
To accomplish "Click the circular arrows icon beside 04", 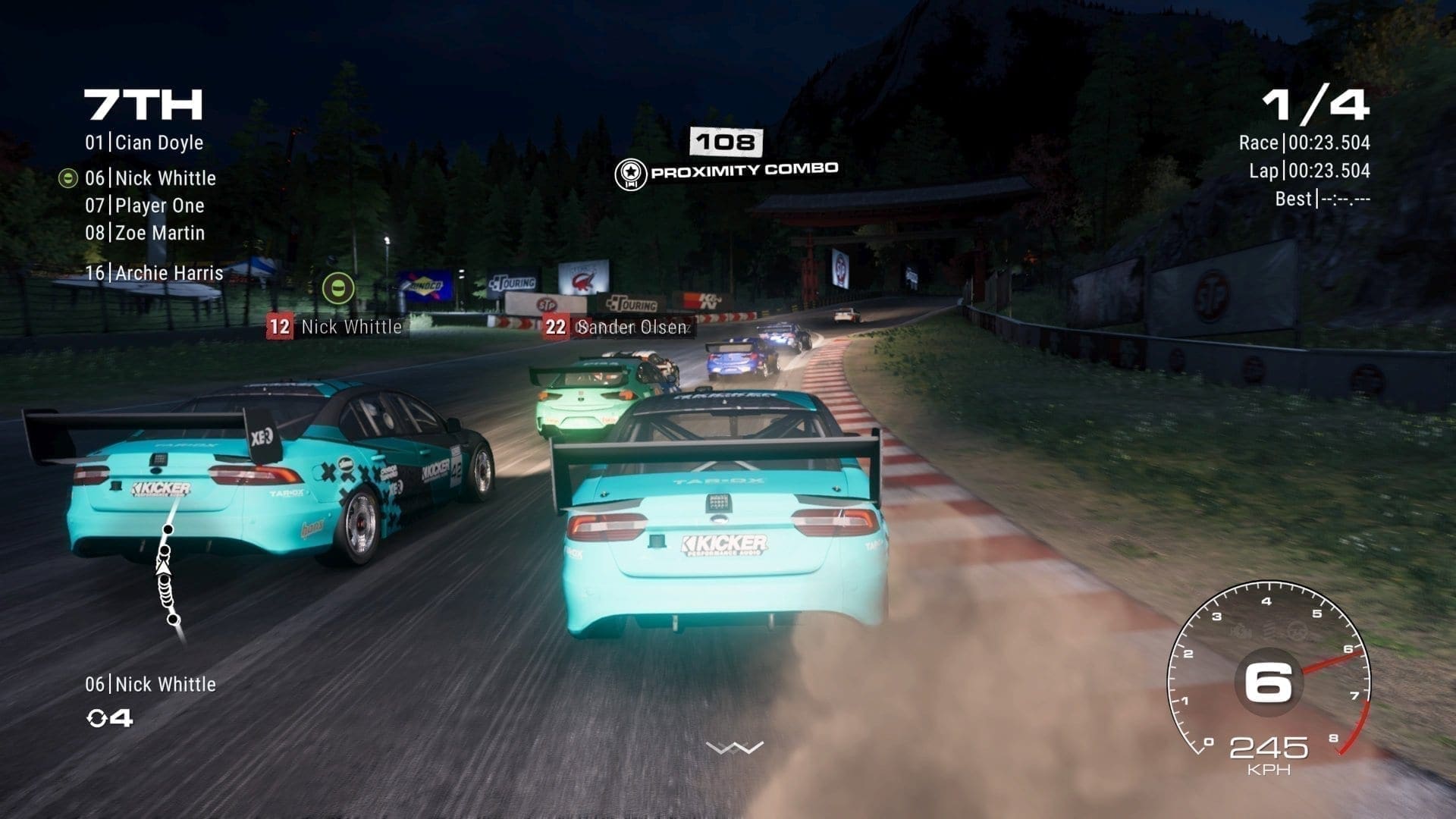I will (x=97, y=717).
